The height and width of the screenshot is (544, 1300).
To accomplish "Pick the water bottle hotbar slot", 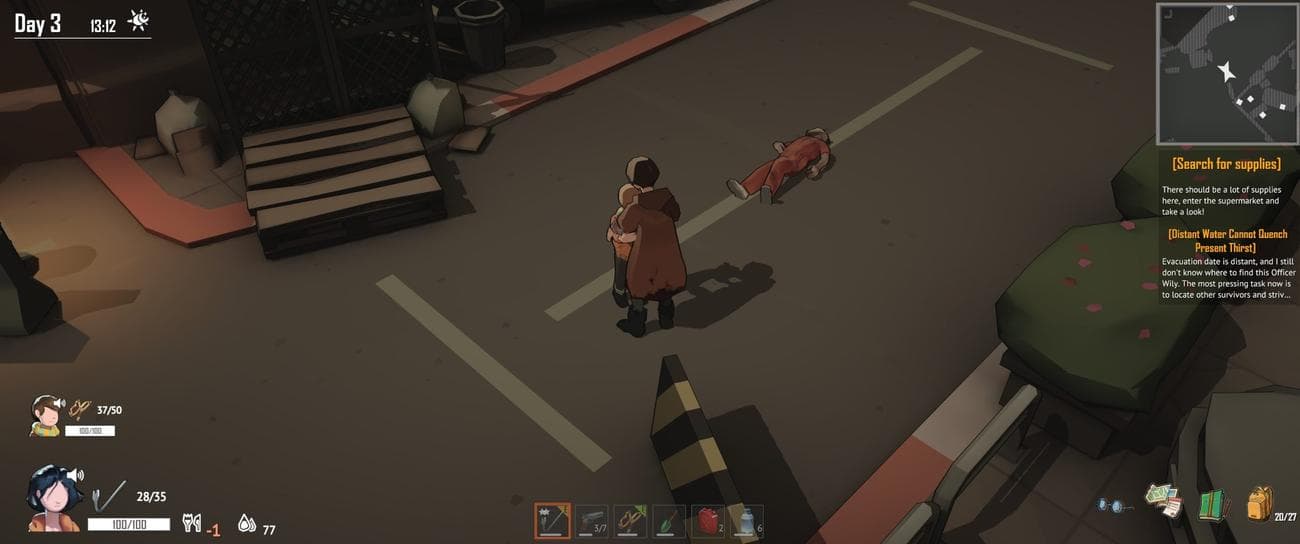I will tap(747, 521).
